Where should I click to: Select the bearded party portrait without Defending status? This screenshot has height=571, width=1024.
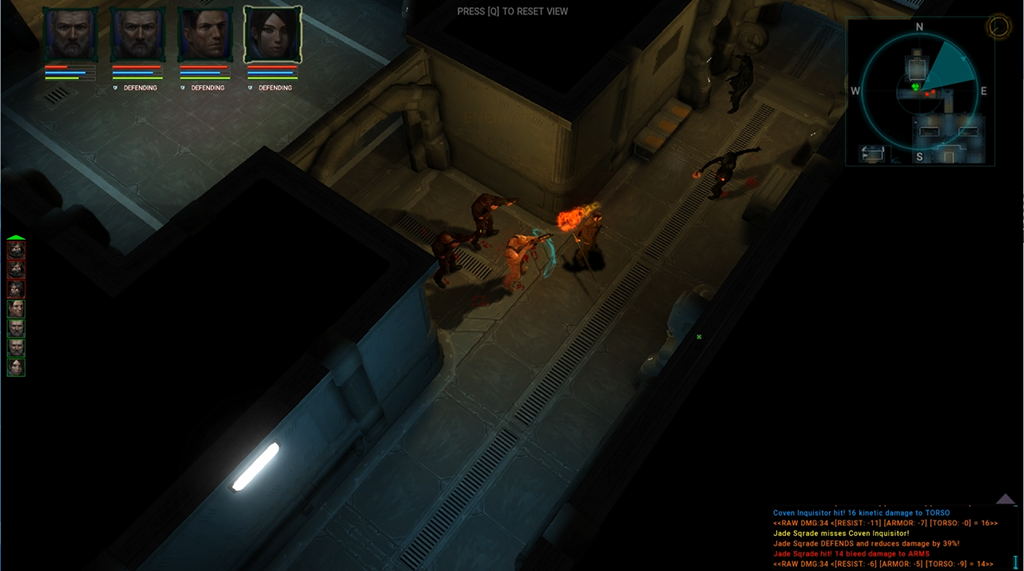click(x=70, y=35)
